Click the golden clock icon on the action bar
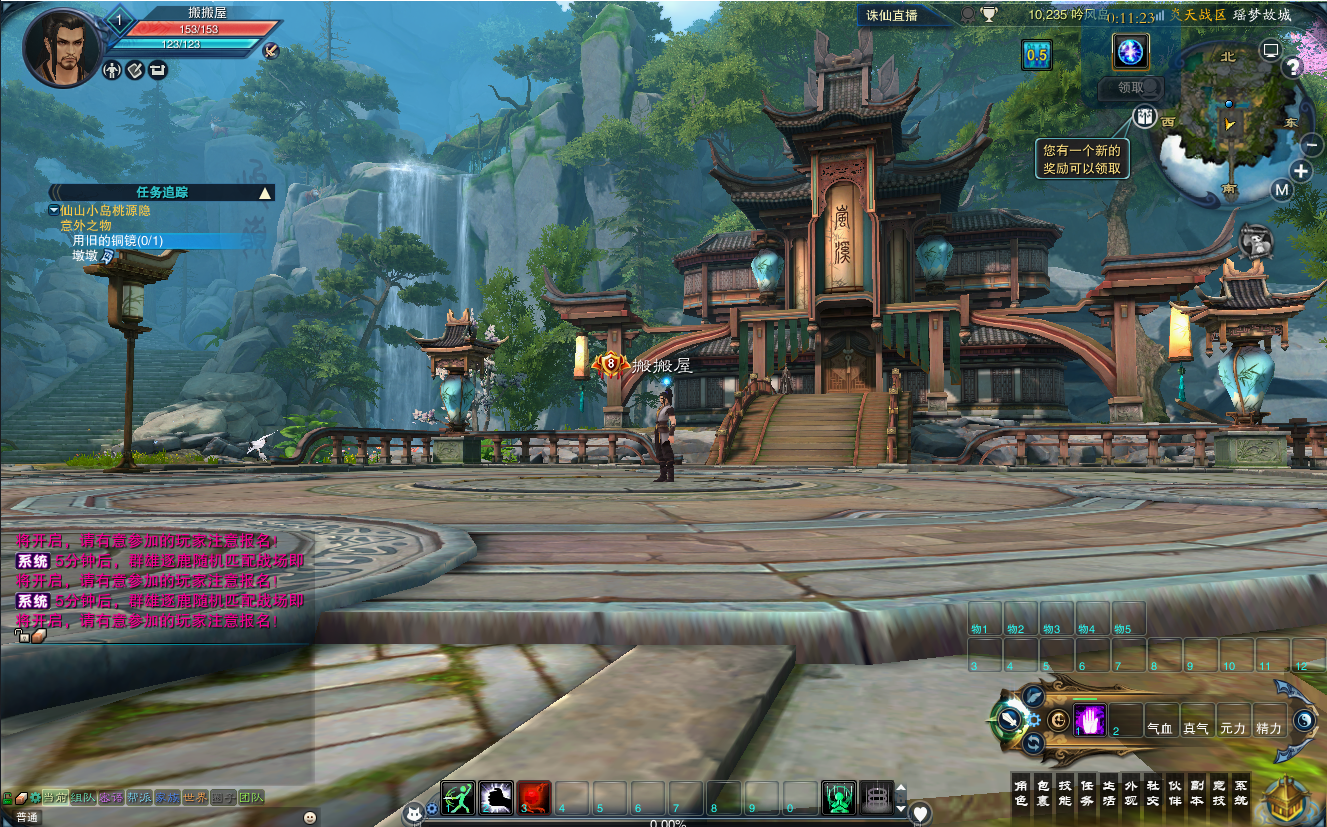Image resolution: width=1327 pixels, height=827 pixels. coord(1058,721)
